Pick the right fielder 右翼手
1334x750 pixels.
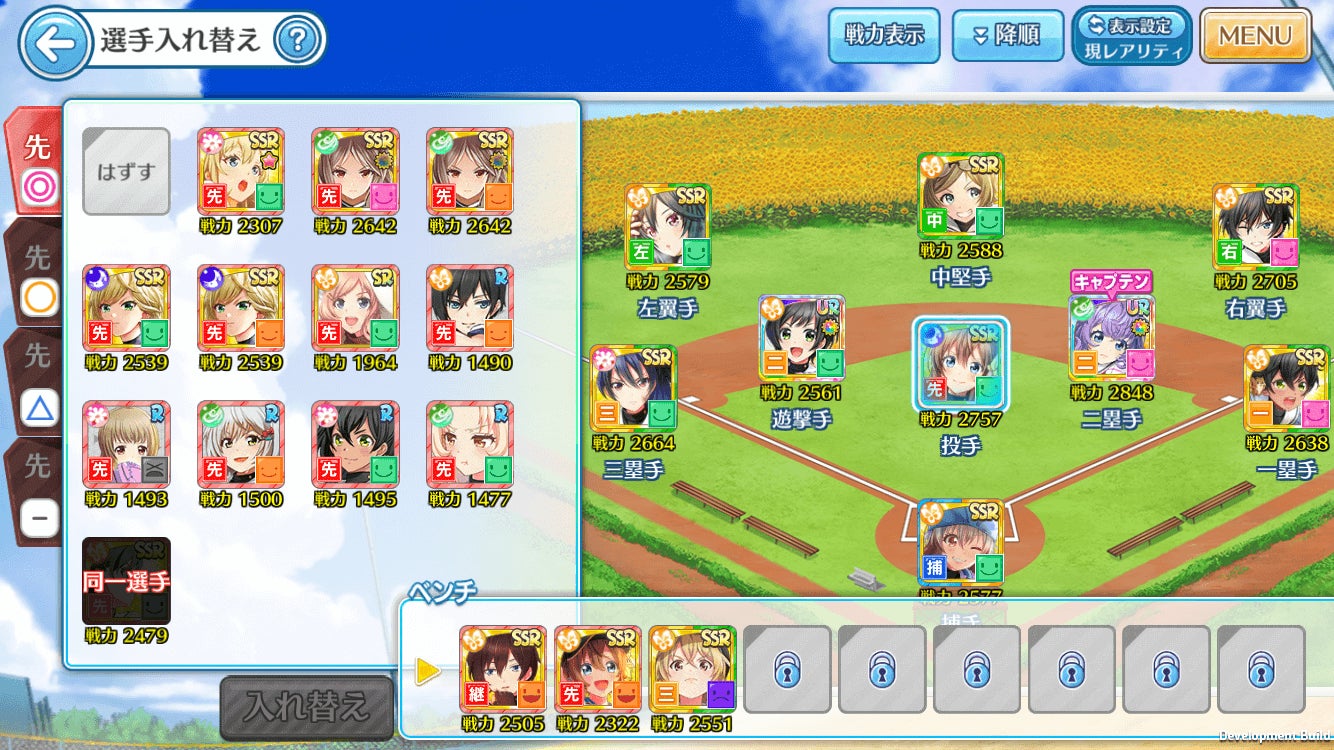1255,227
